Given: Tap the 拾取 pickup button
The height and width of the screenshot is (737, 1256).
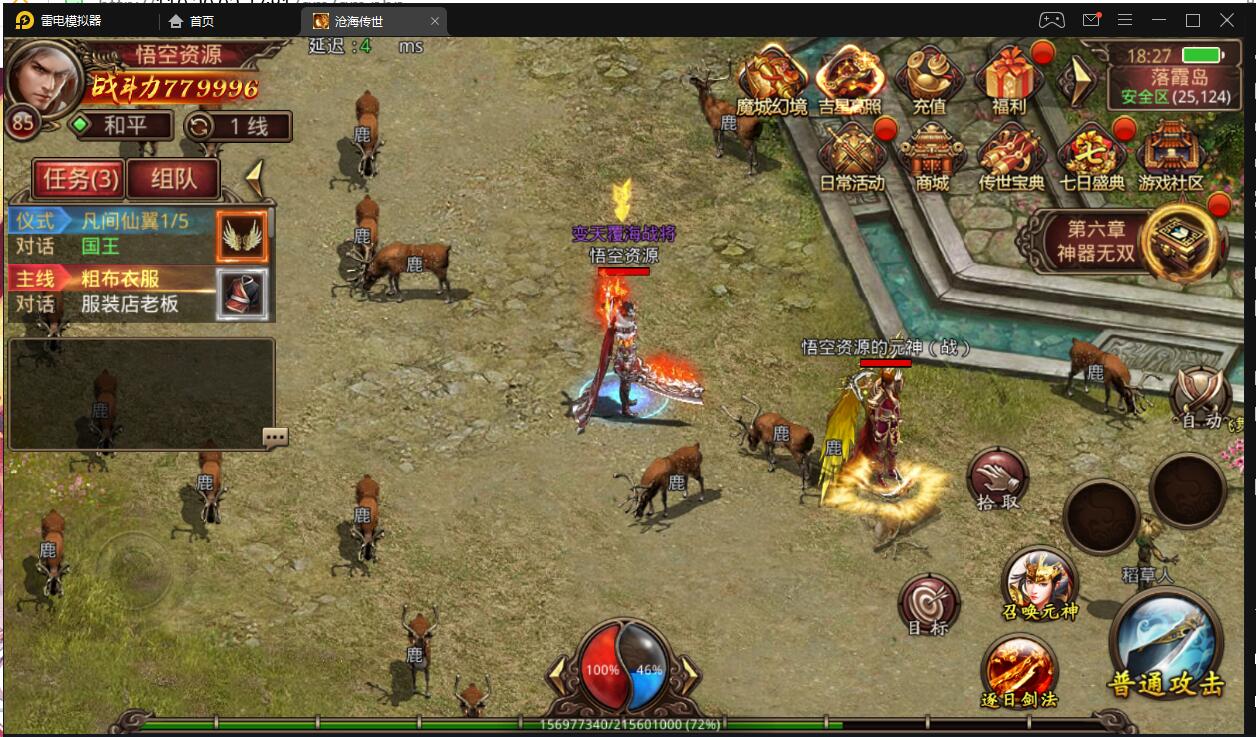Looking at the screenshot, I should click(997, 478).
